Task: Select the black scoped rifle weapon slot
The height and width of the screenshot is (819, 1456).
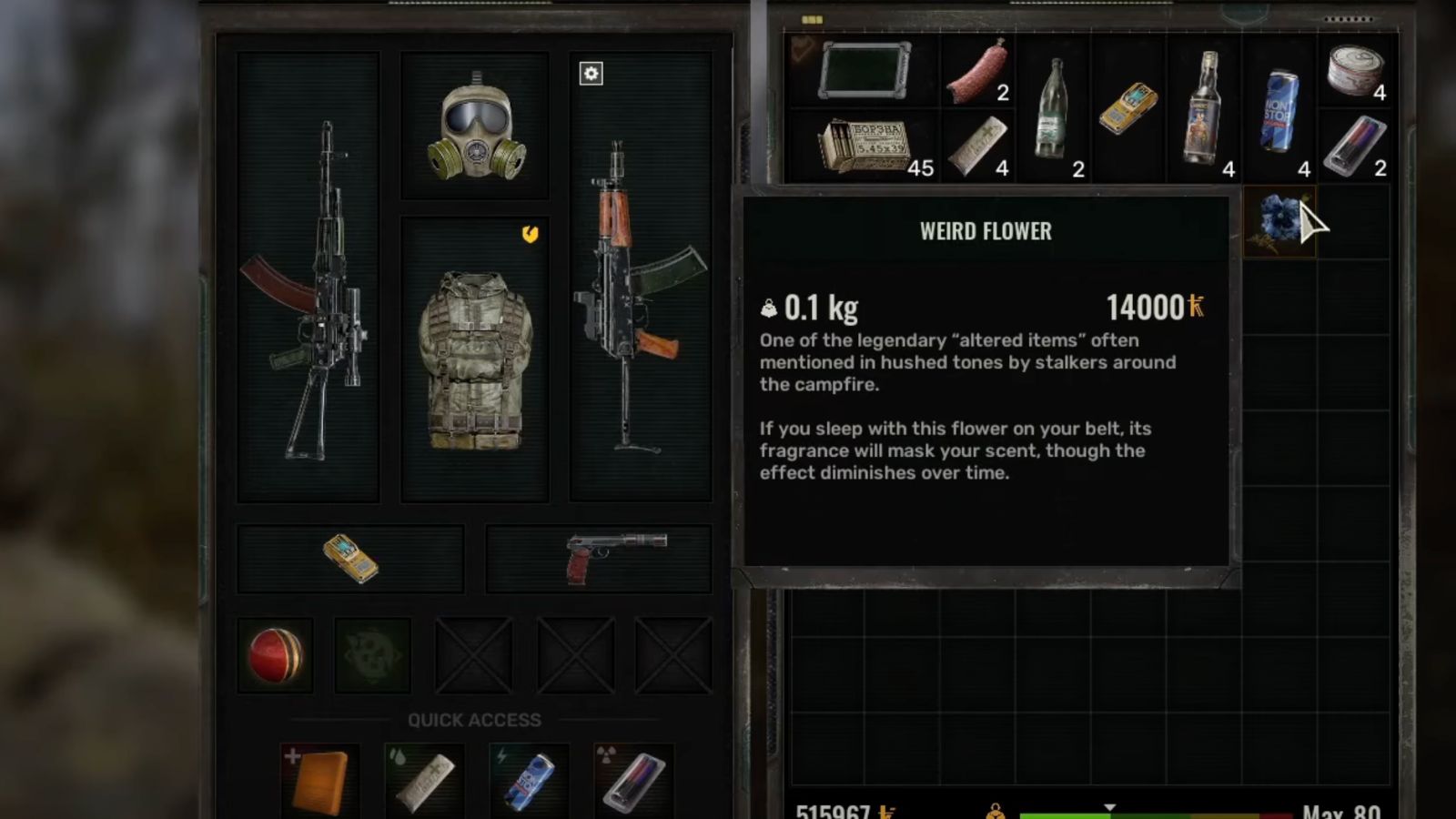Action: (x=309, y=278)
